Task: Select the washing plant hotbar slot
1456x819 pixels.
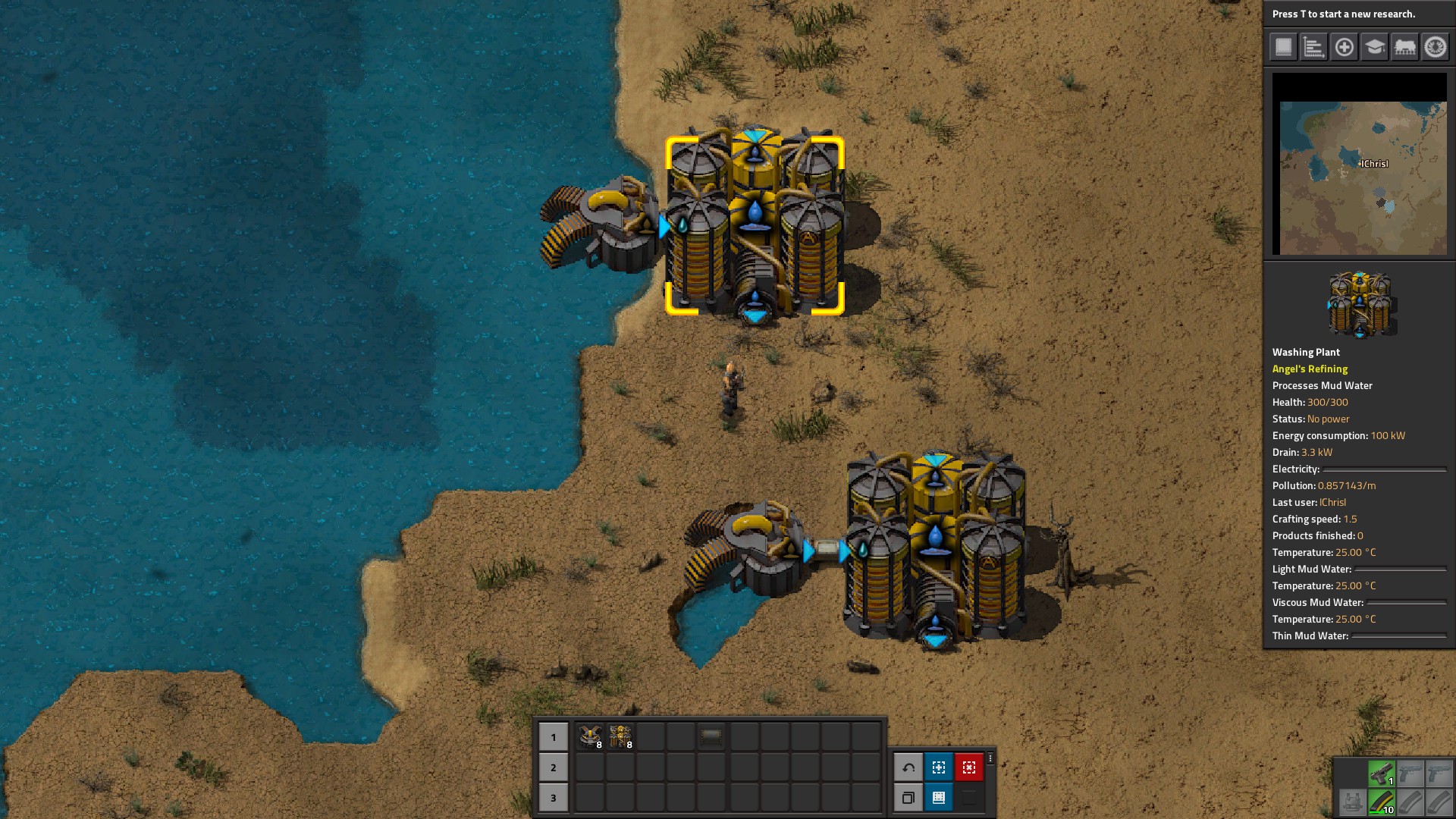Action: [620, 736]
